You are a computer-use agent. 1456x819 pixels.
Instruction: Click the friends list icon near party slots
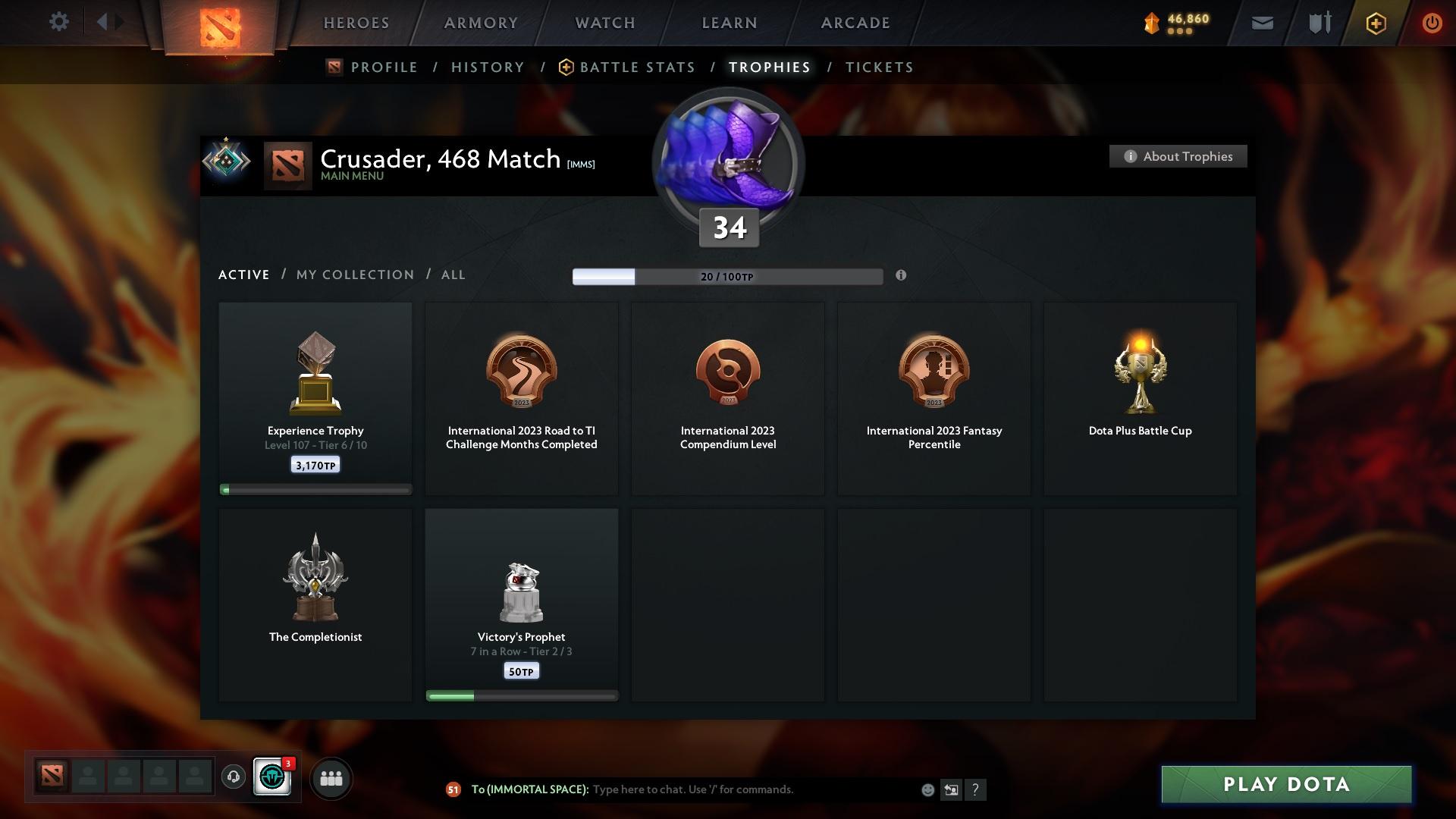click(x=331, y=777)
